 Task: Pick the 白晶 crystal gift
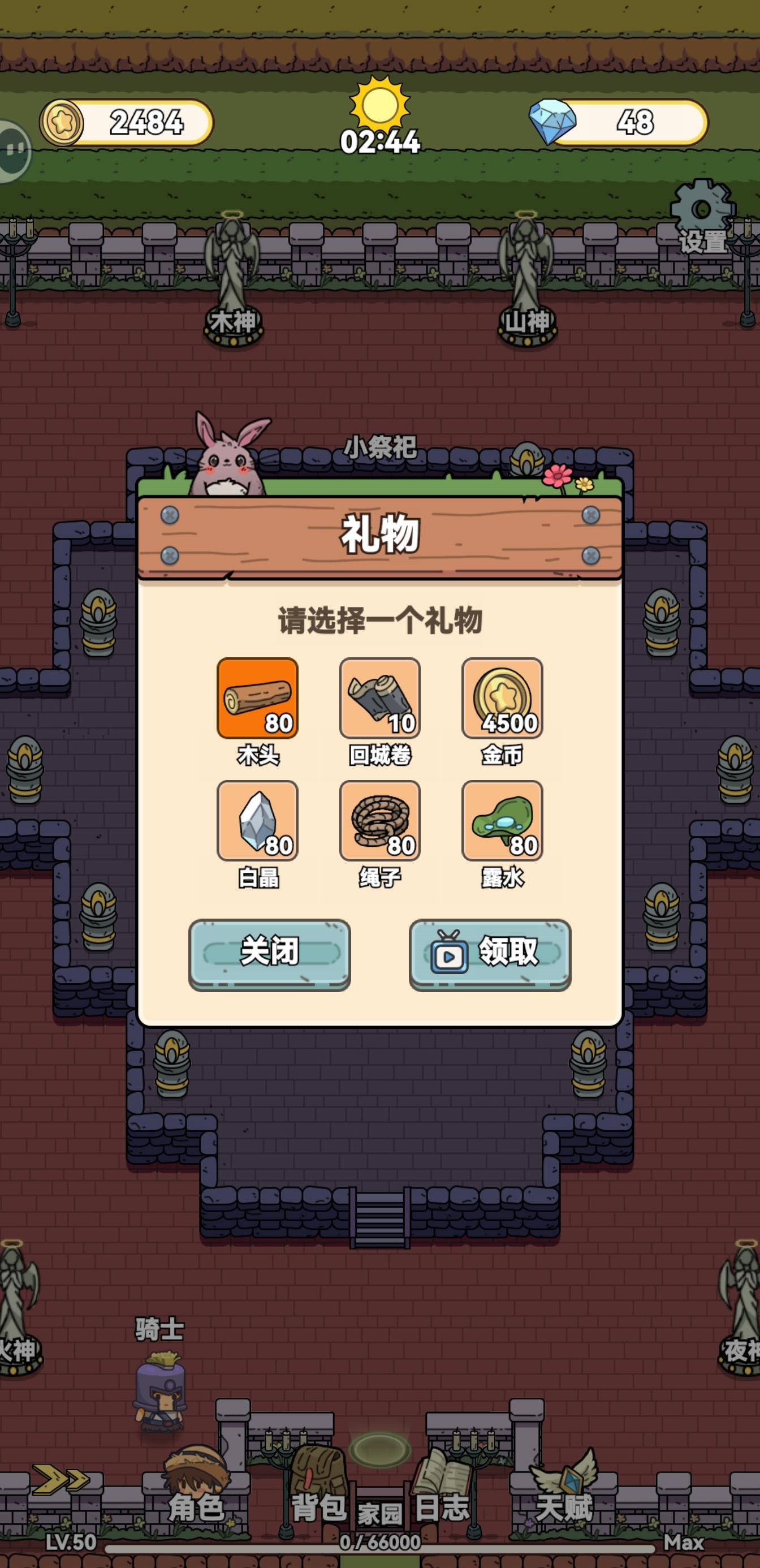pyautogui.click(x=258, y=822)
